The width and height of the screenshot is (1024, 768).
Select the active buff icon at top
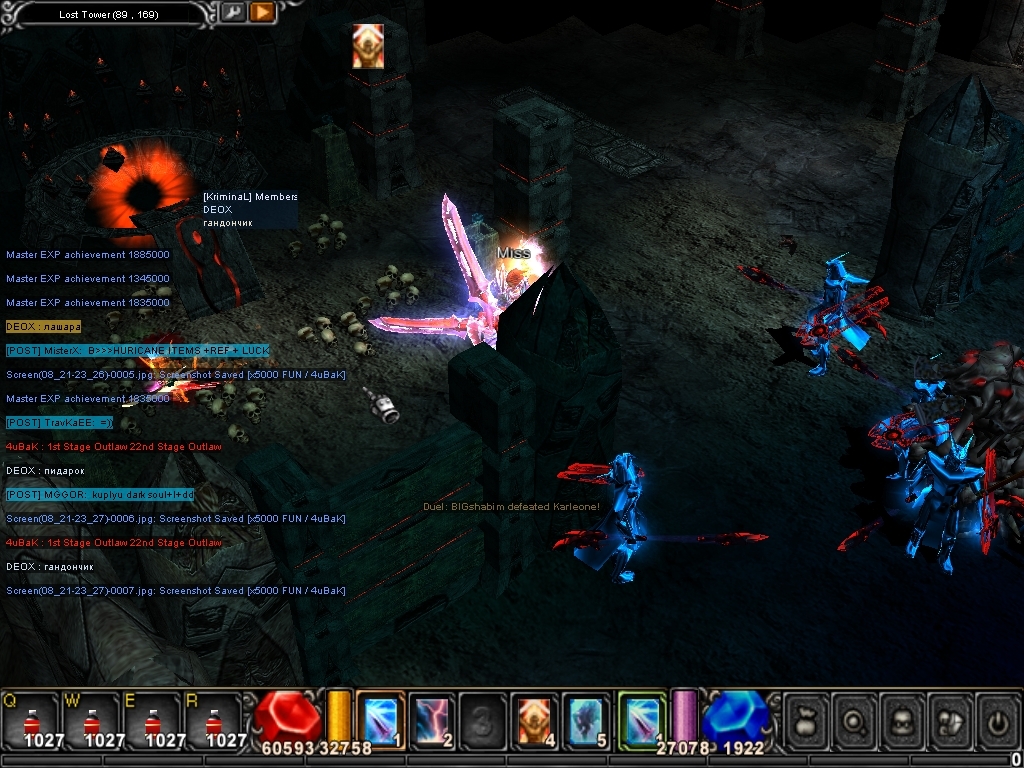coord(368,46)
